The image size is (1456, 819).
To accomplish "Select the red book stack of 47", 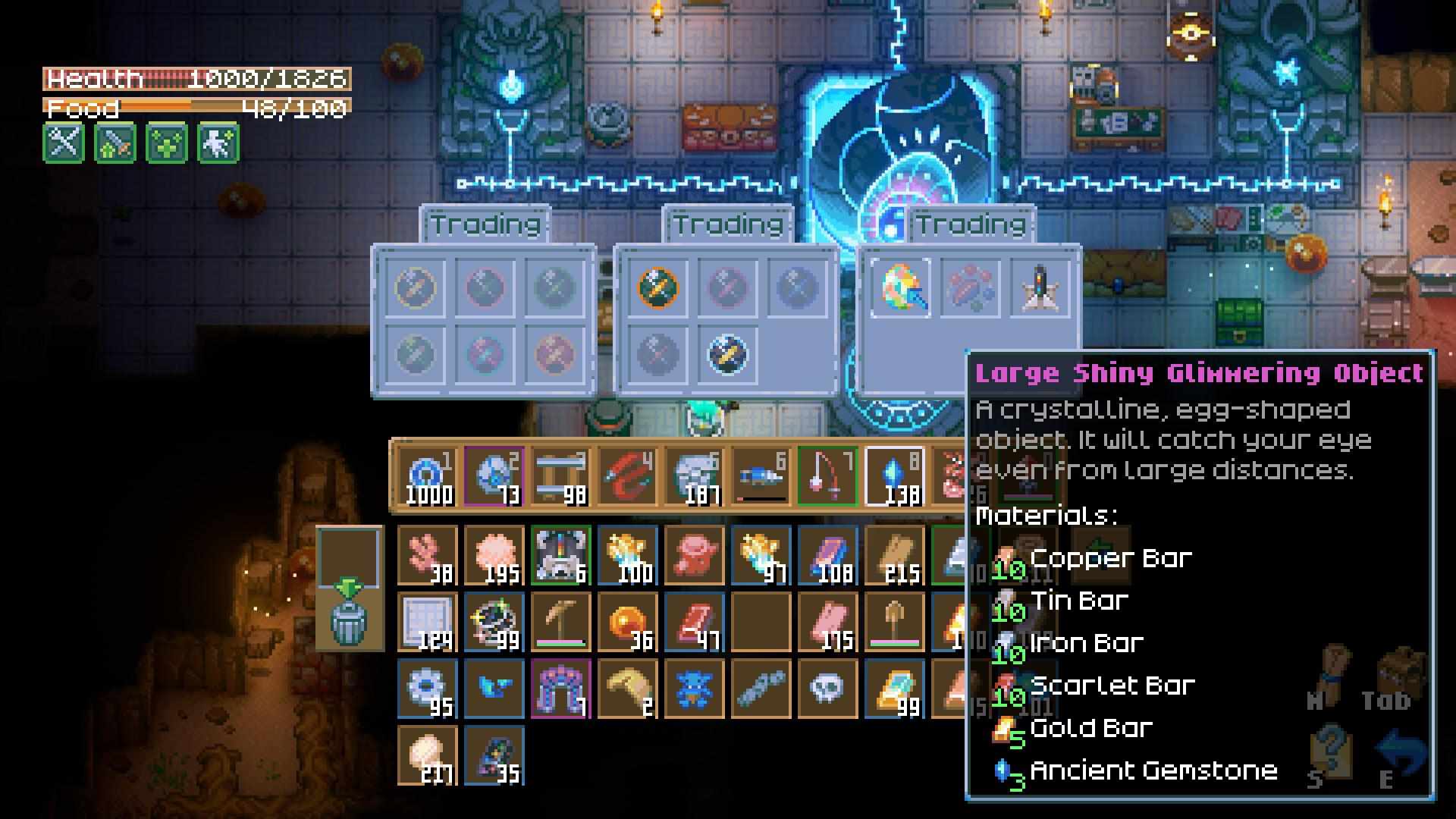I will pos(694,623).
